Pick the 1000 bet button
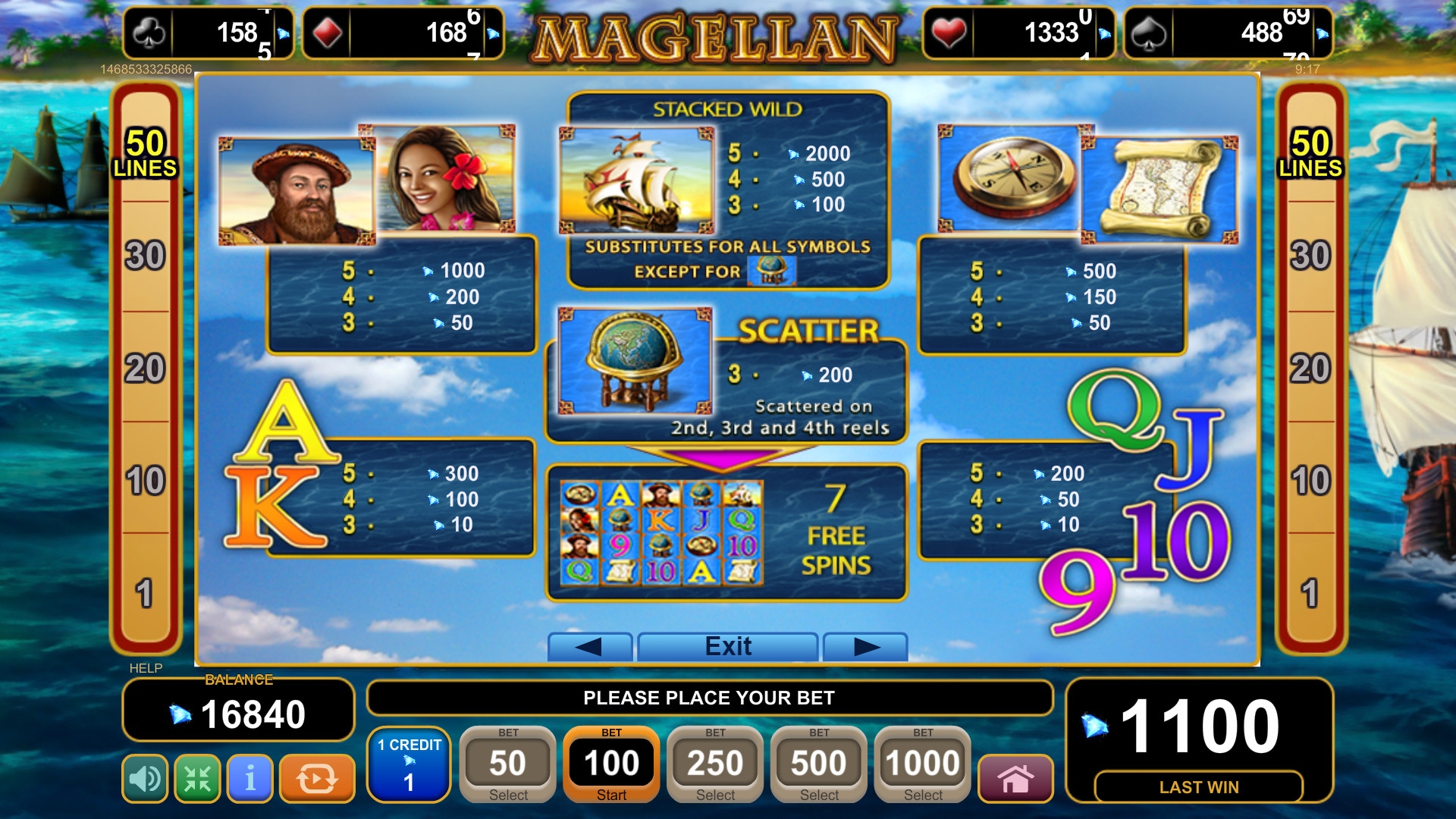The width and height of the screenshot is (1456, 819). [923, 764]
